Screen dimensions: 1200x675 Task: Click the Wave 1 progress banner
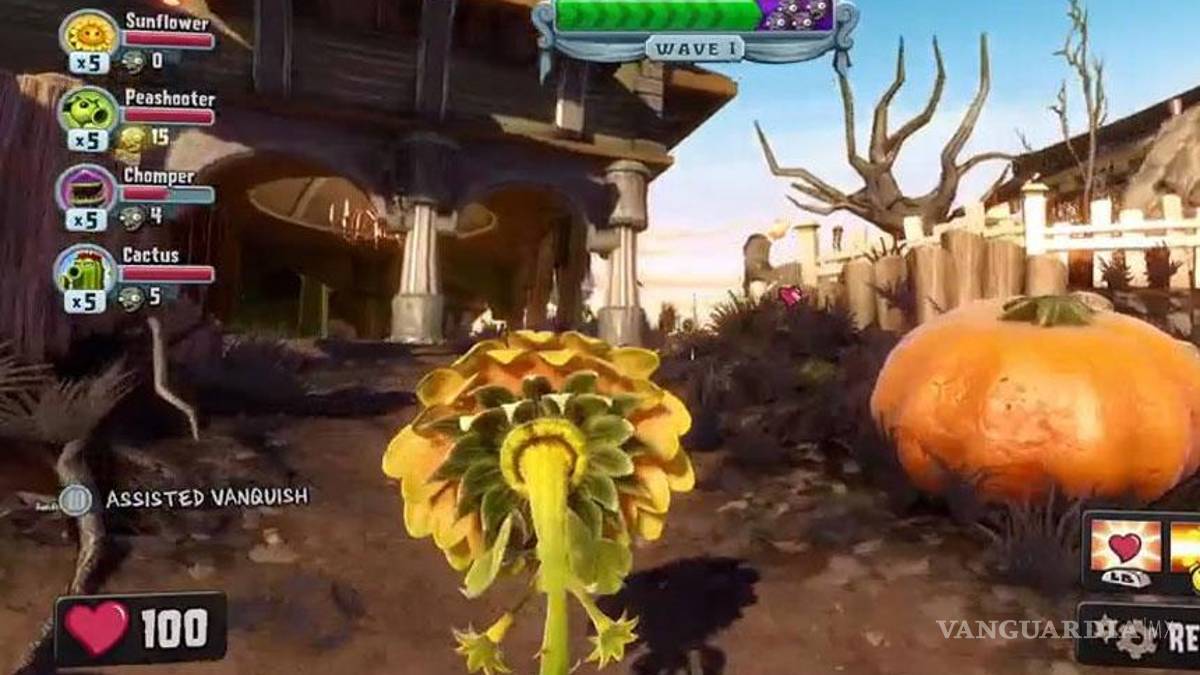coord(694,47)
